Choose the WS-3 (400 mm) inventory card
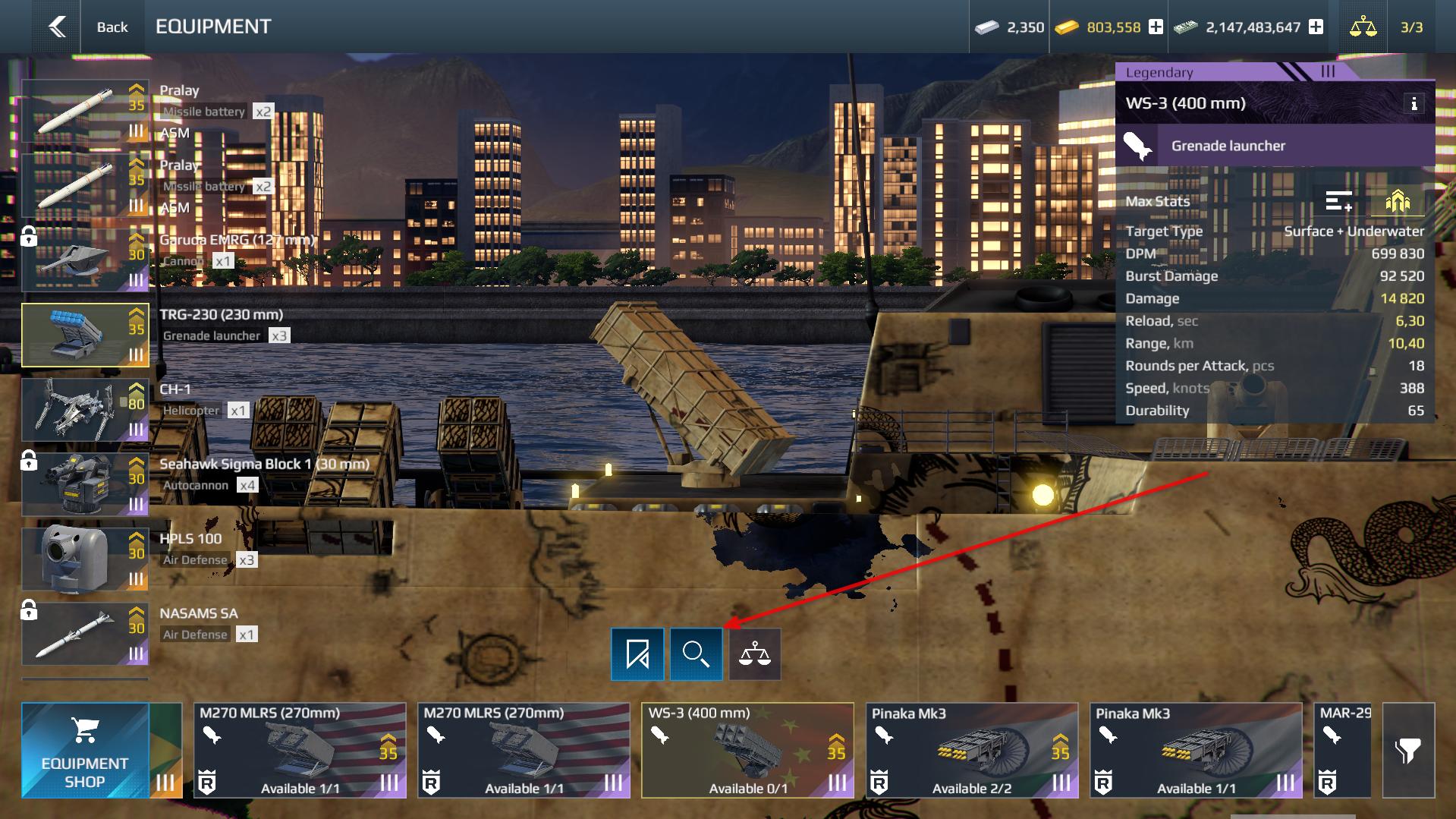The image size is (1456, 819). tap(747, 750)
